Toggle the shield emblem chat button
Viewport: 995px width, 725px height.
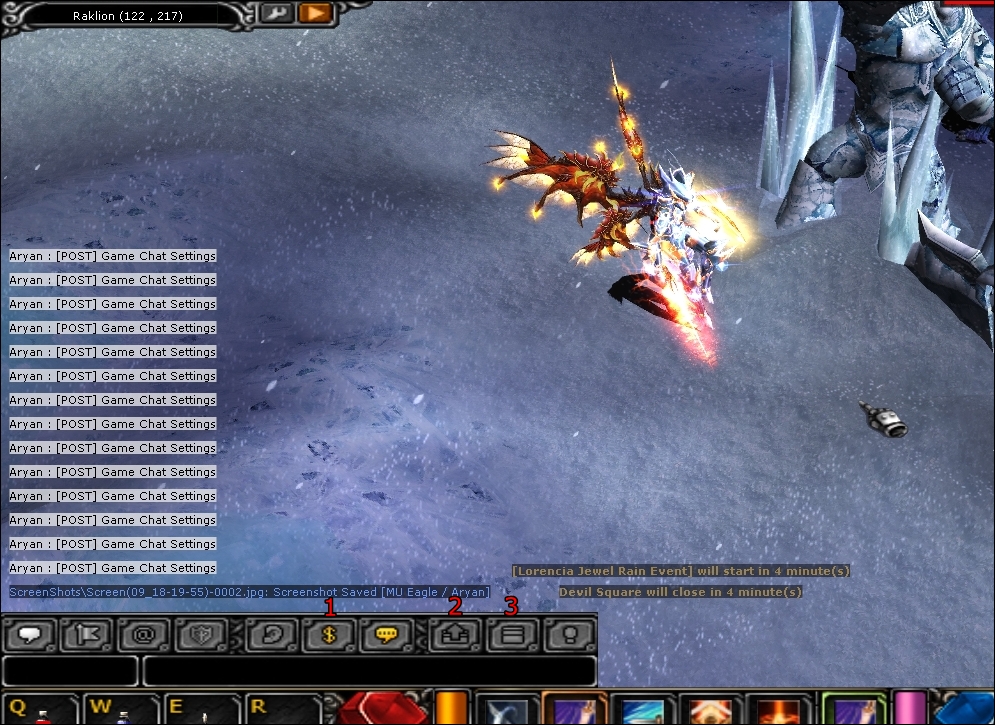pos(200,635)
